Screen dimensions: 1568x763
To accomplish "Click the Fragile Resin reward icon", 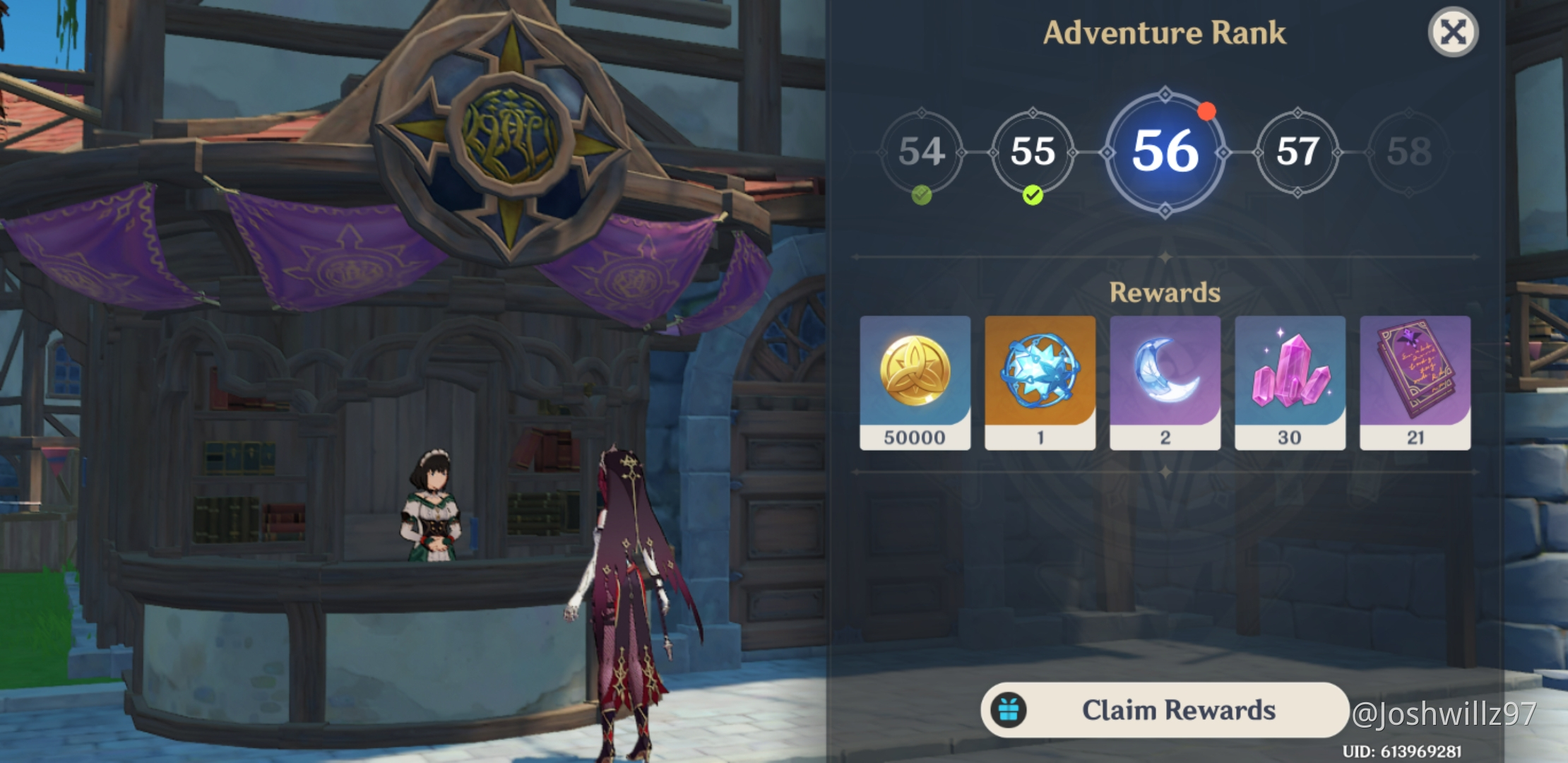I will (x=1040, y=381).
